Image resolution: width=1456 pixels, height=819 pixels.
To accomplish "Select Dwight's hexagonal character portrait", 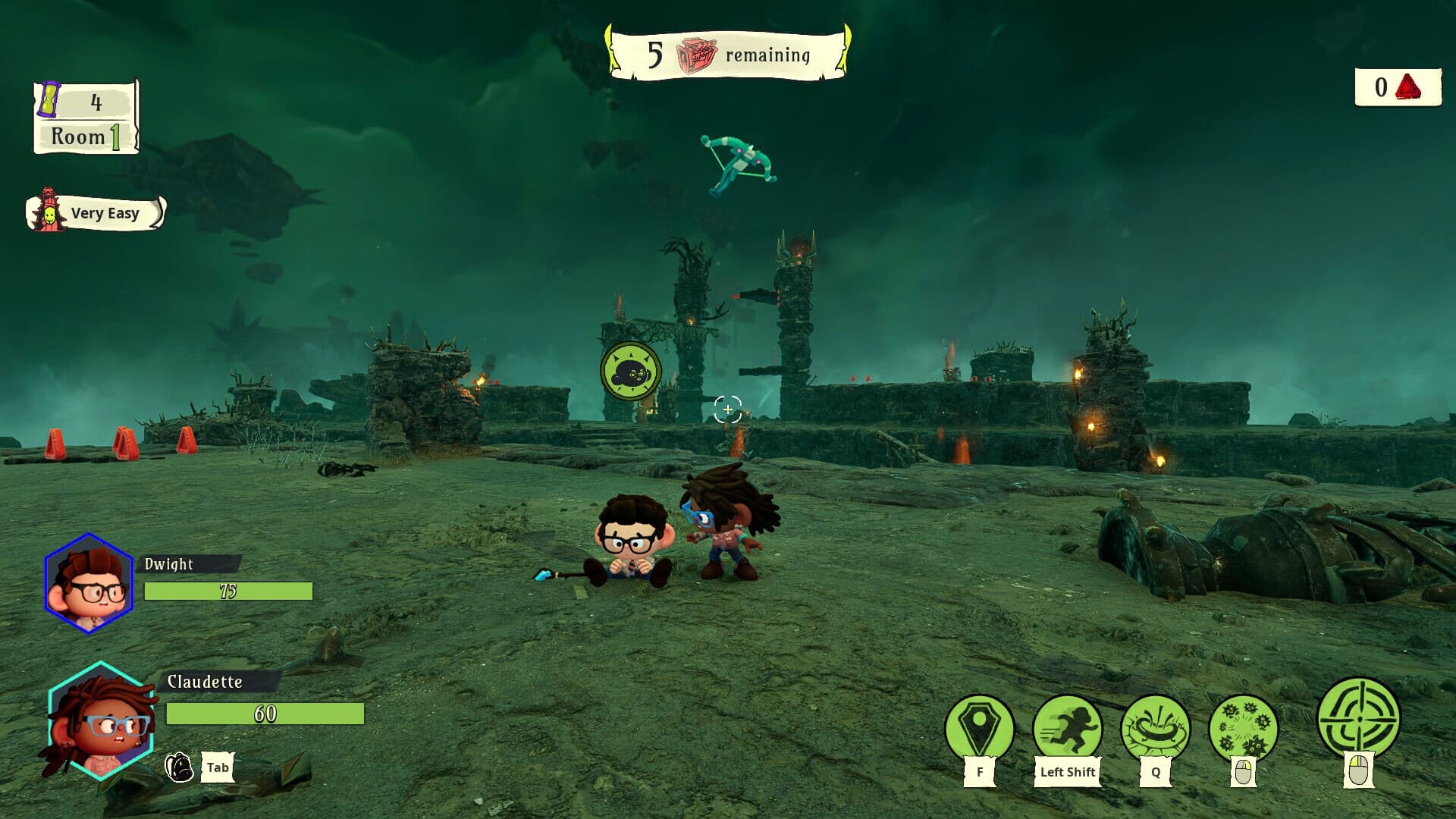I will pos(89,583).
